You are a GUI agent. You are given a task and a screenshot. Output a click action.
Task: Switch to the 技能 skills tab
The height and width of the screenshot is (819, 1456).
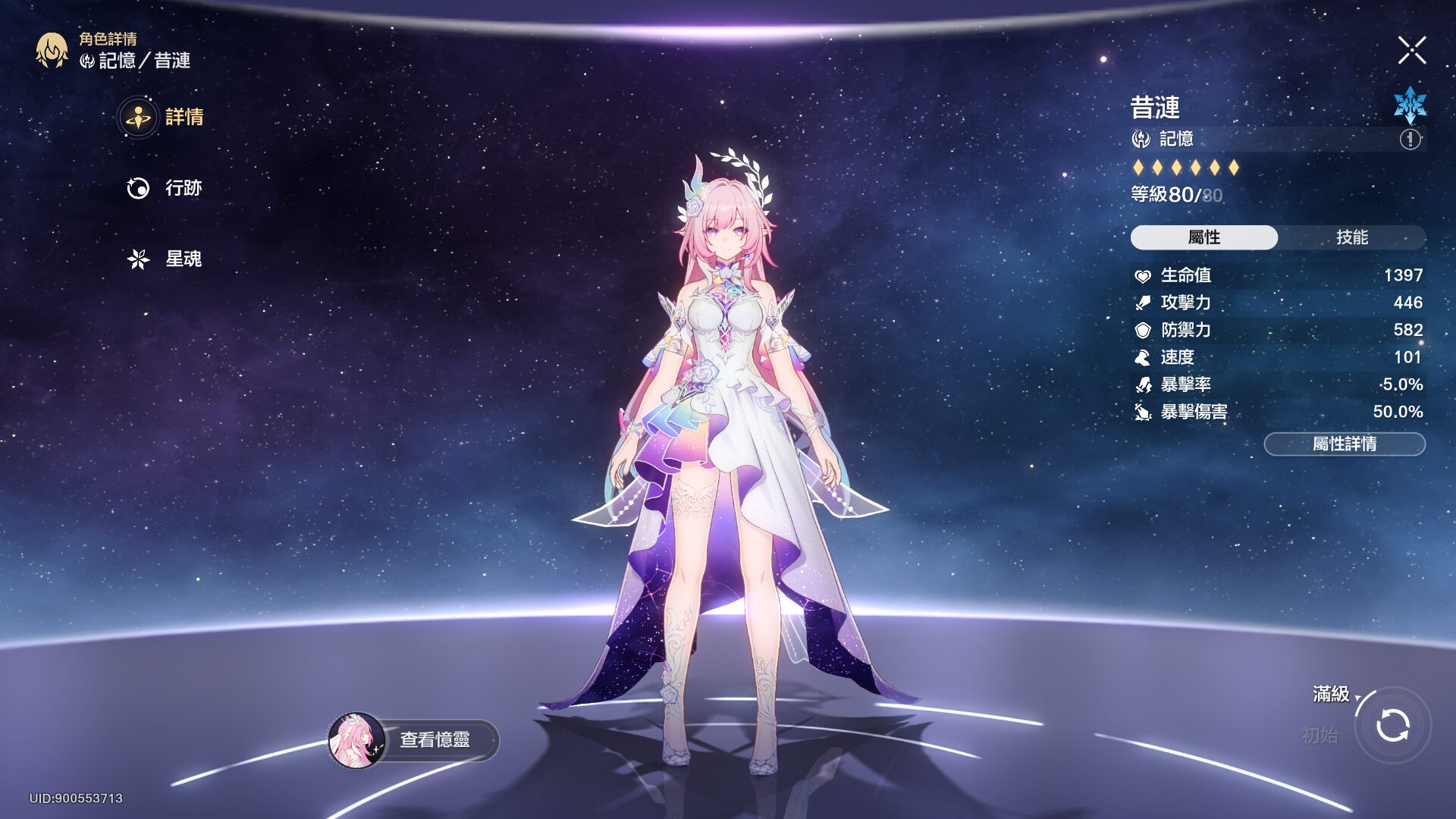point(1351,237)
